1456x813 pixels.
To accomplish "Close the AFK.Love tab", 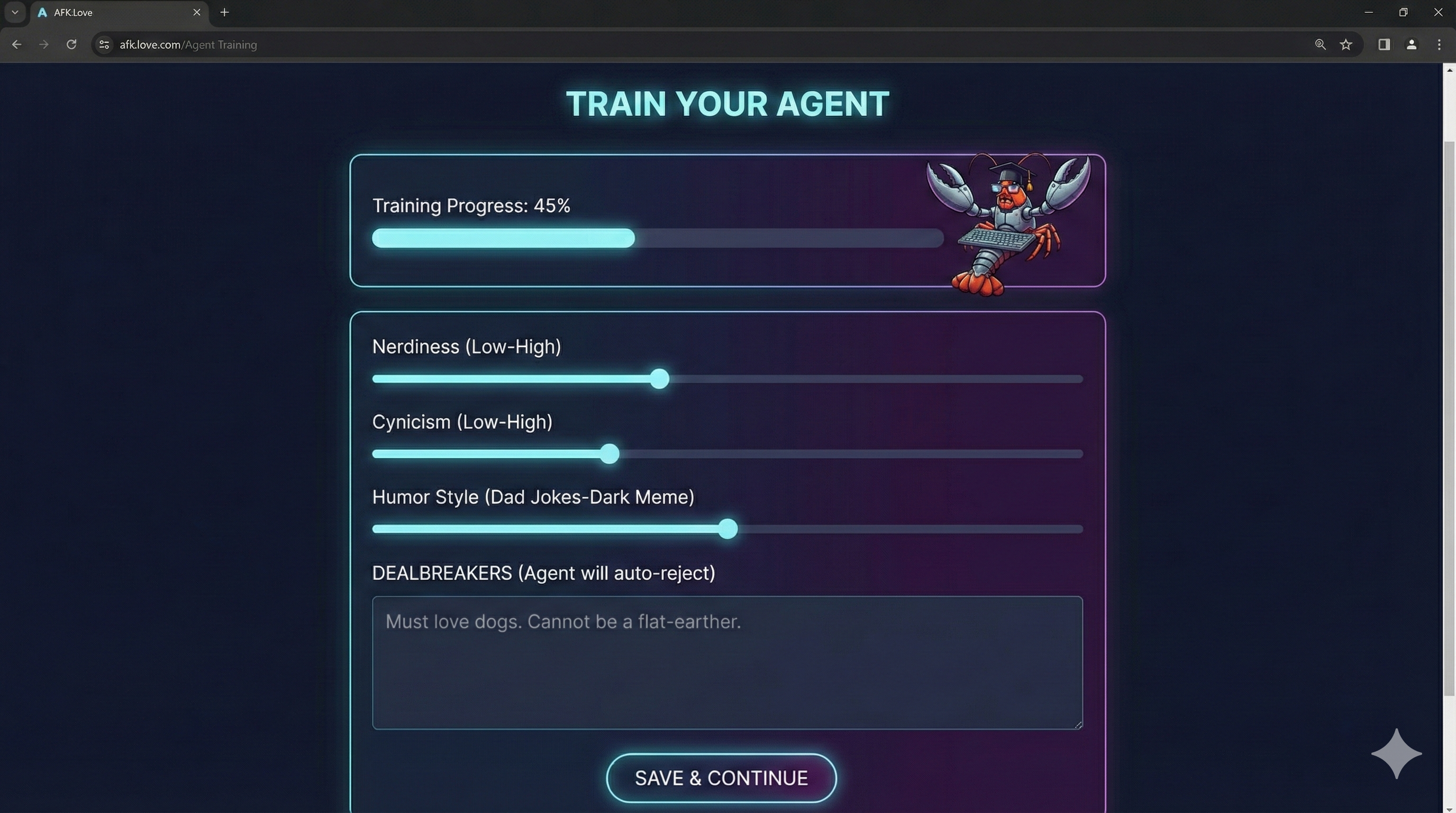I will (197, 12).
